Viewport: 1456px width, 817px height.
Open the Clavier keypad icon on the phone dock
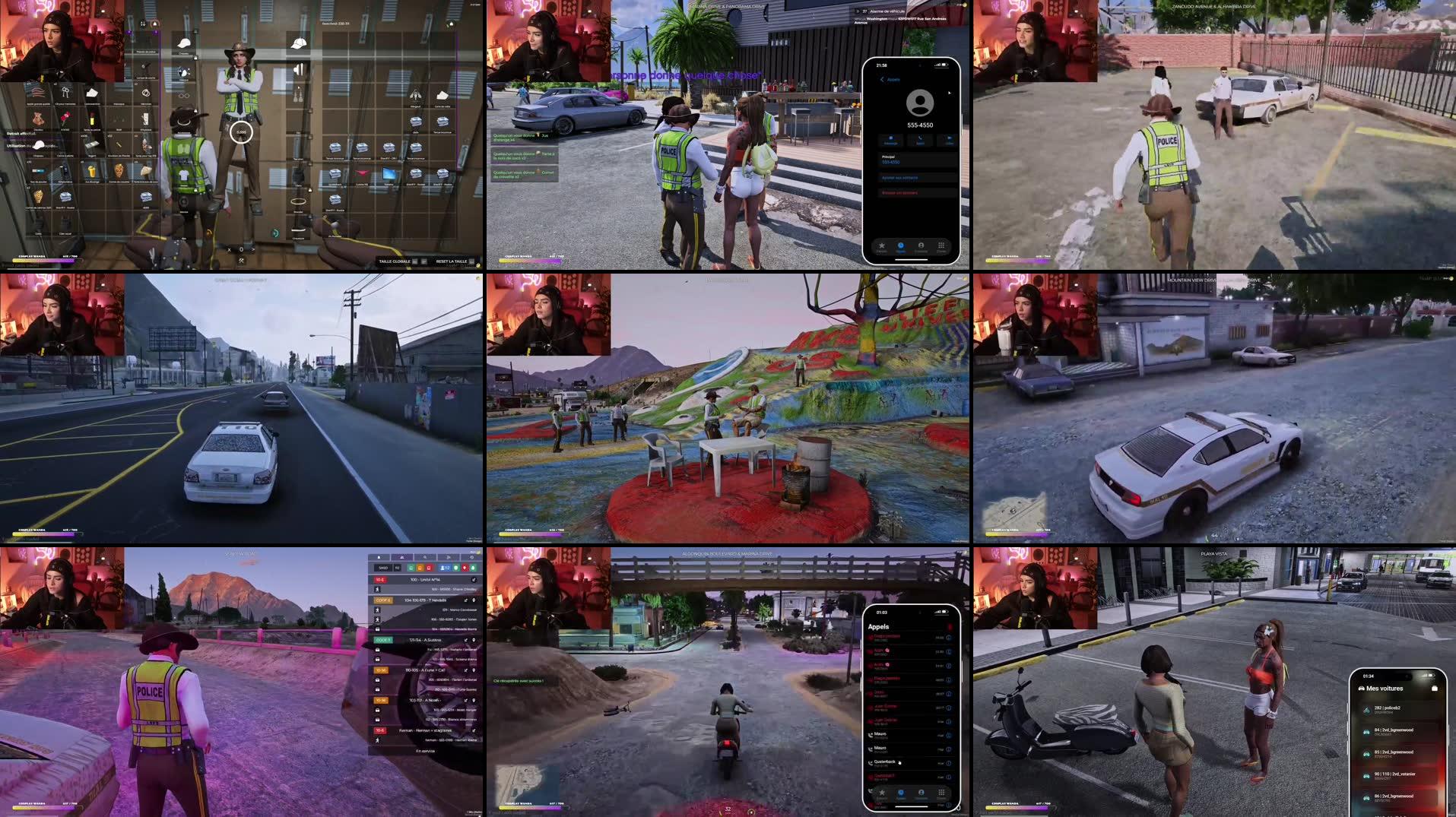point(941,245)
